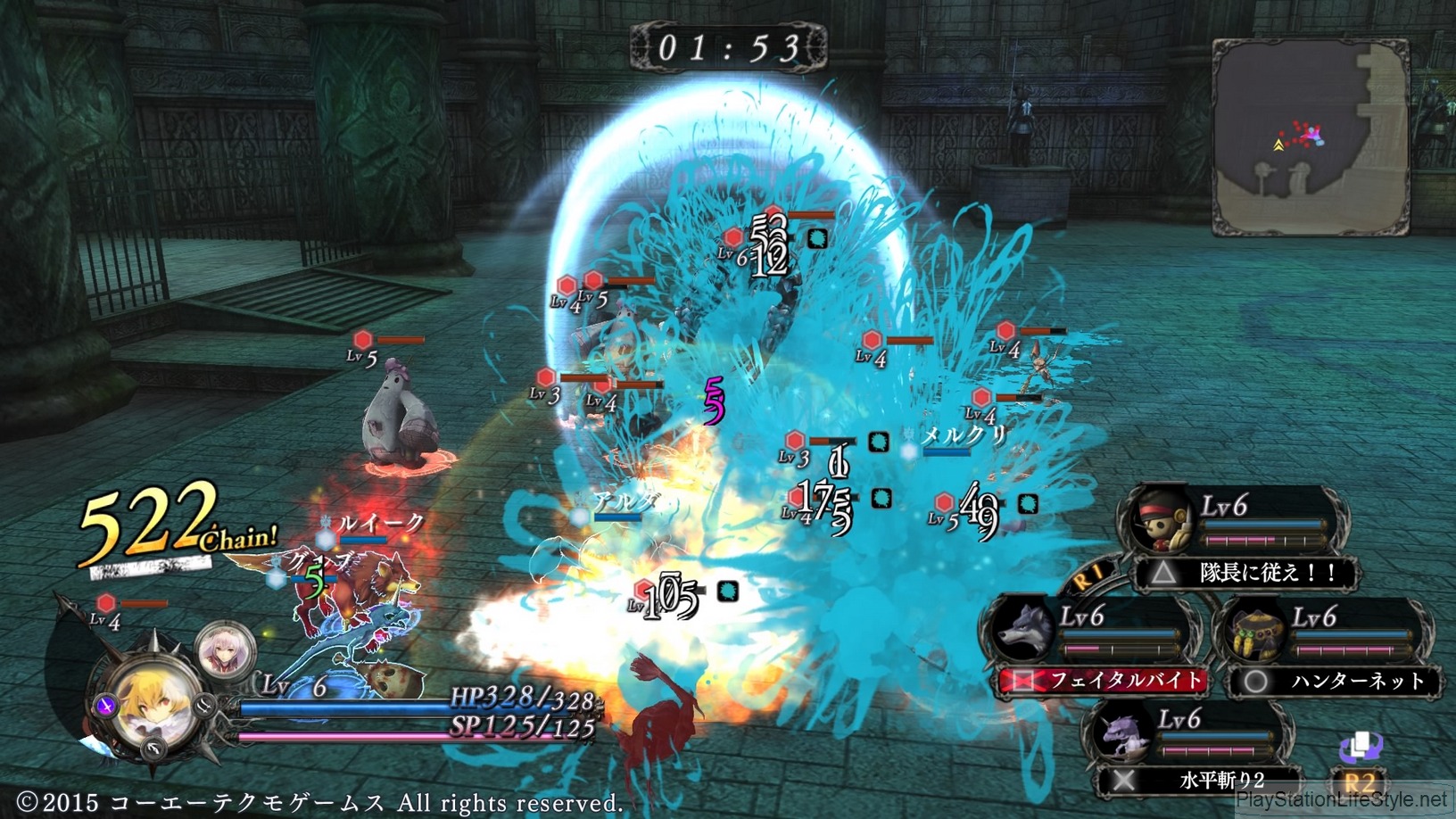
Task: Use the フェイタルバイト skill
Action: [1104, 681]
